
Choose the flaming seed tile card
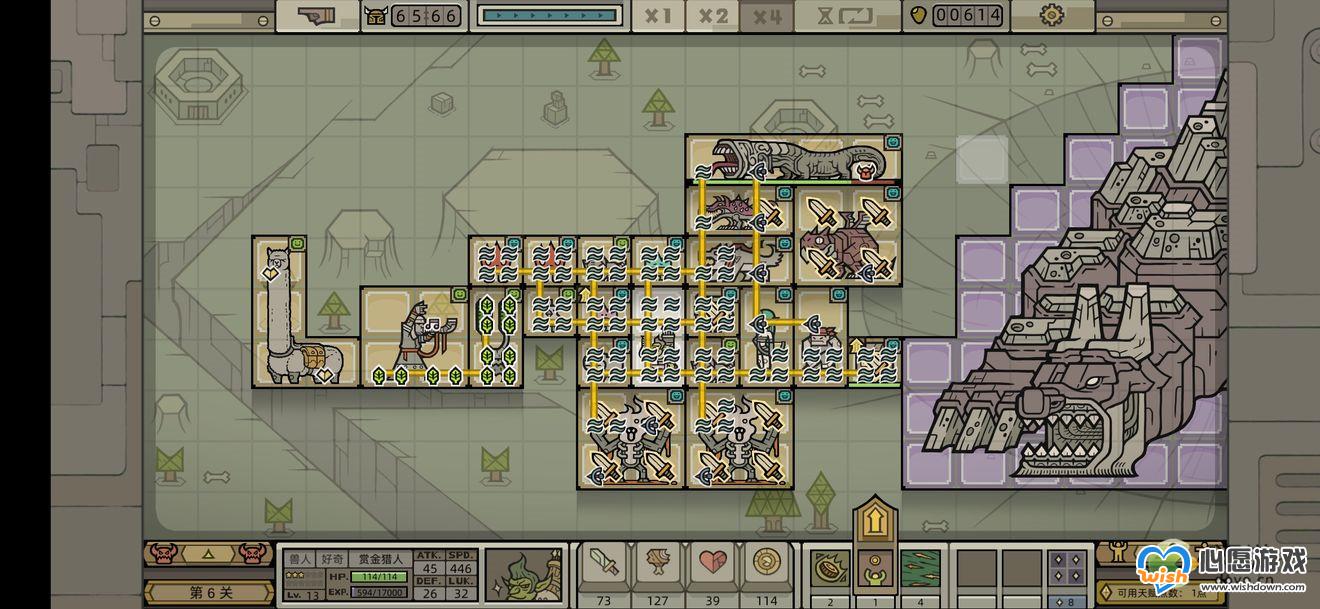[x=829, y=570]
